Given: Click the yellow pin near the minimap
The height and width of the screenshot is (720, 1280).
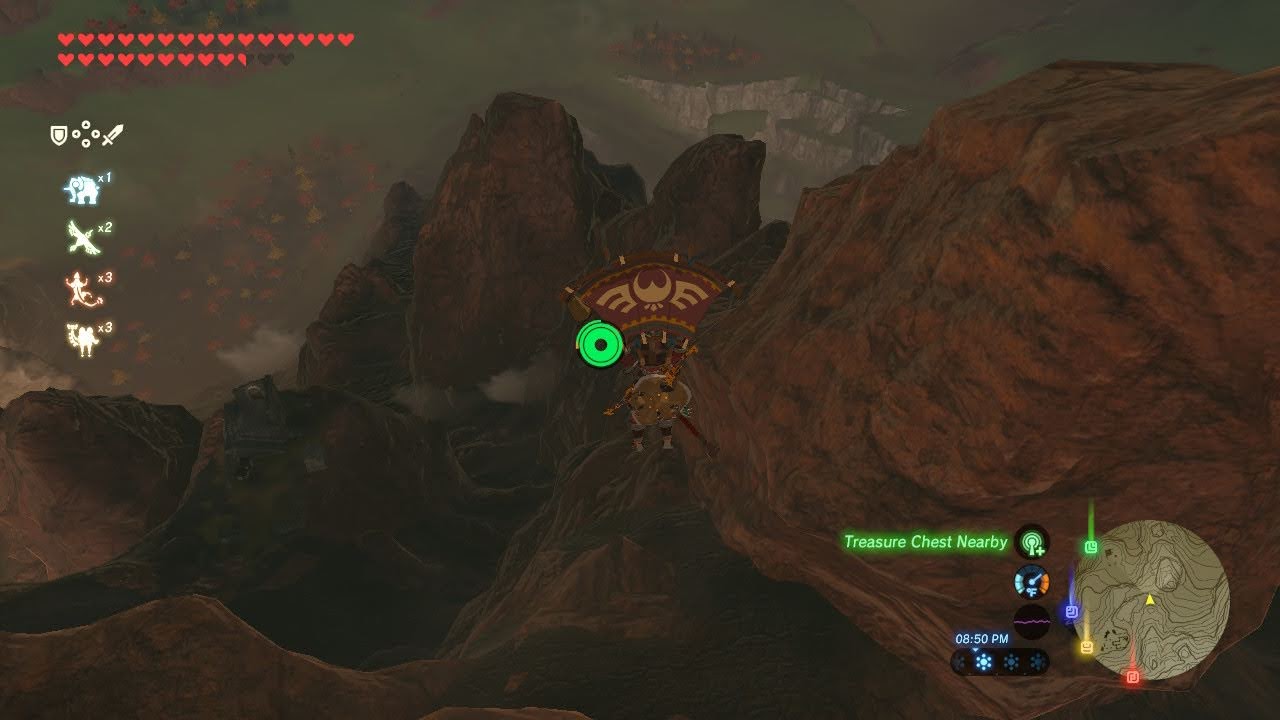Looking at the screenshot, I should pyautogui.click(x=1086, y=647).
